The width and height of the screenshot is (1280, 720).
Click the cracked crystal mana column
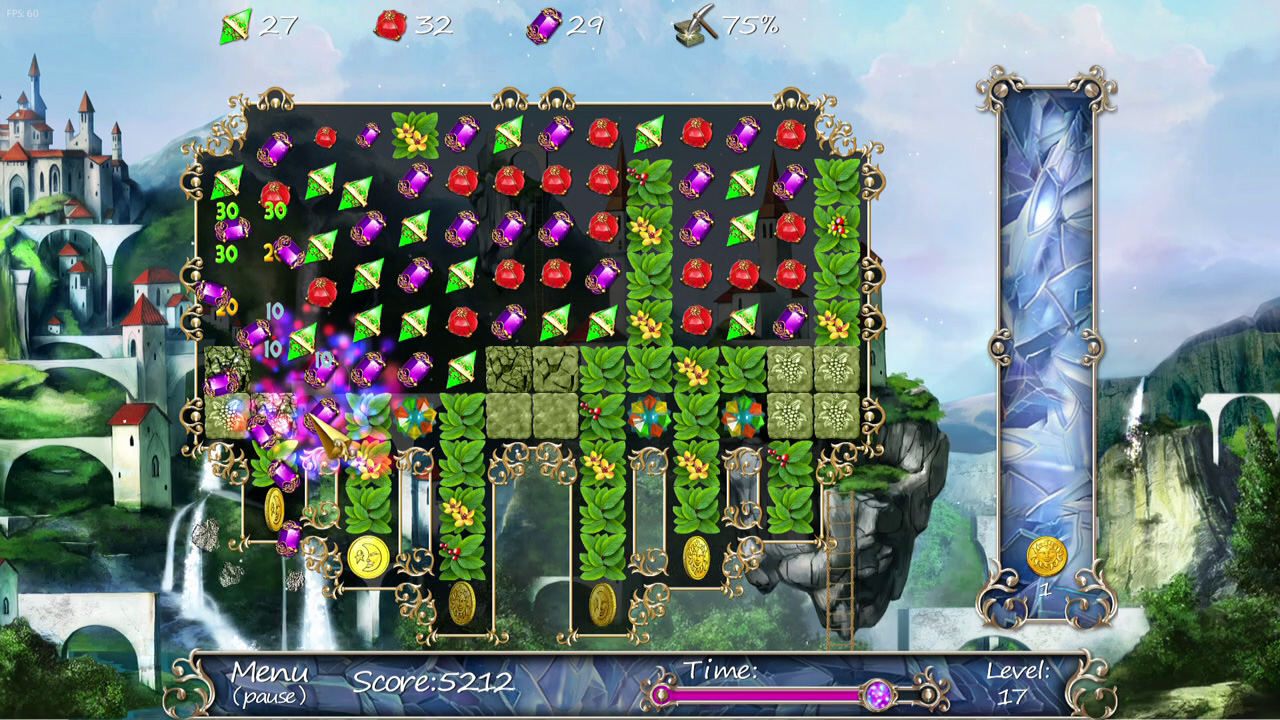tap(1046, 300)
